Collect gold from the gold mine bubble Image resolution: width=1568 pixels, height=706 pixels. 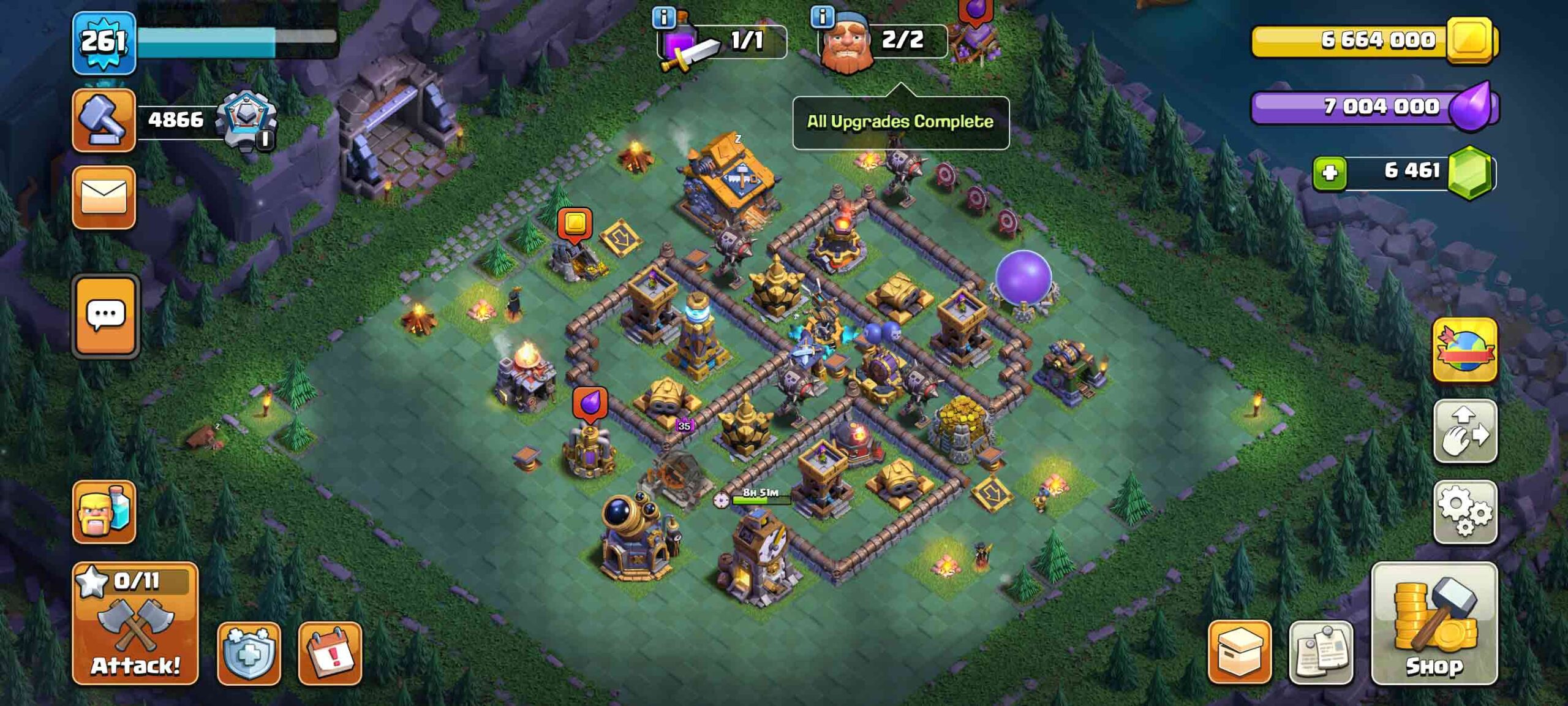coord(575,224)
